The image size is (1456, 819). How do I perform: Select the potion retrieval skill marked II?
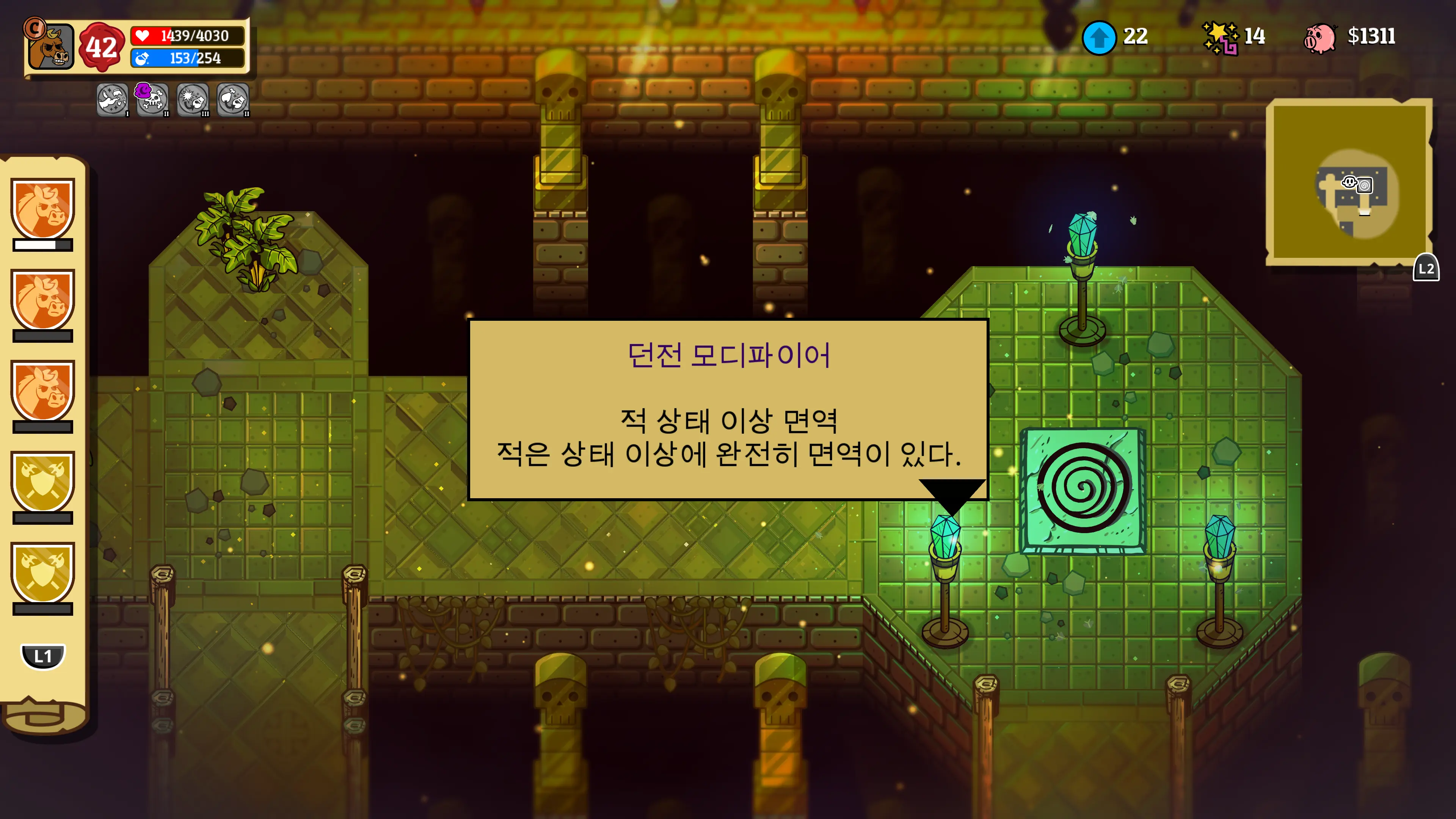pos(234,99)
